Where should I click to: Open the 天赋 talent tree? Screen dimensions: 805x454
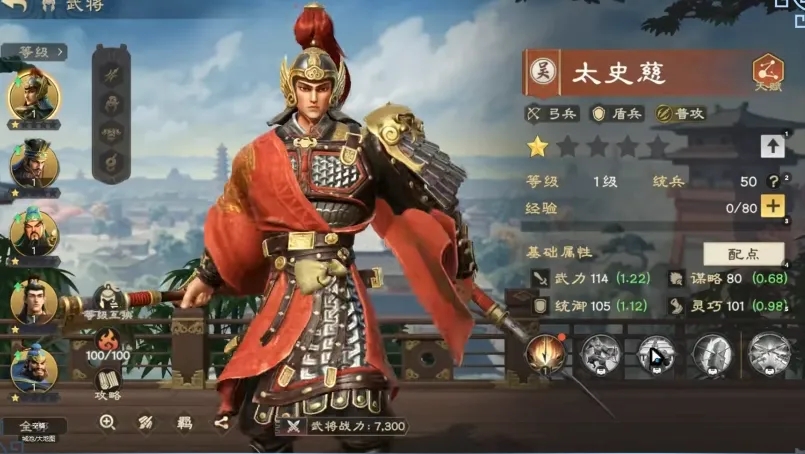(x=768, y=73)
